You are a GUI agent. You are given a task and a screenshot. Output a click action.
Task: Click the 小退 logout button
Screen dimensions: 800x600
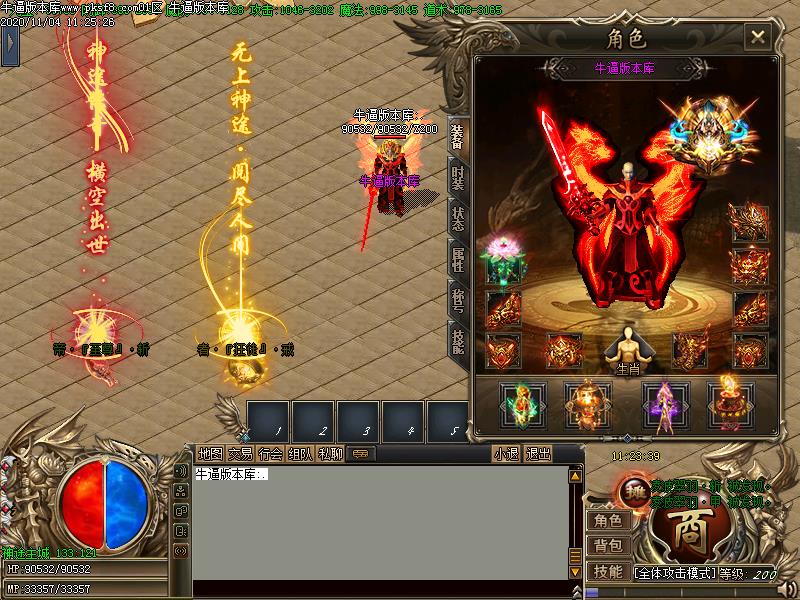(x=506, y=453)
